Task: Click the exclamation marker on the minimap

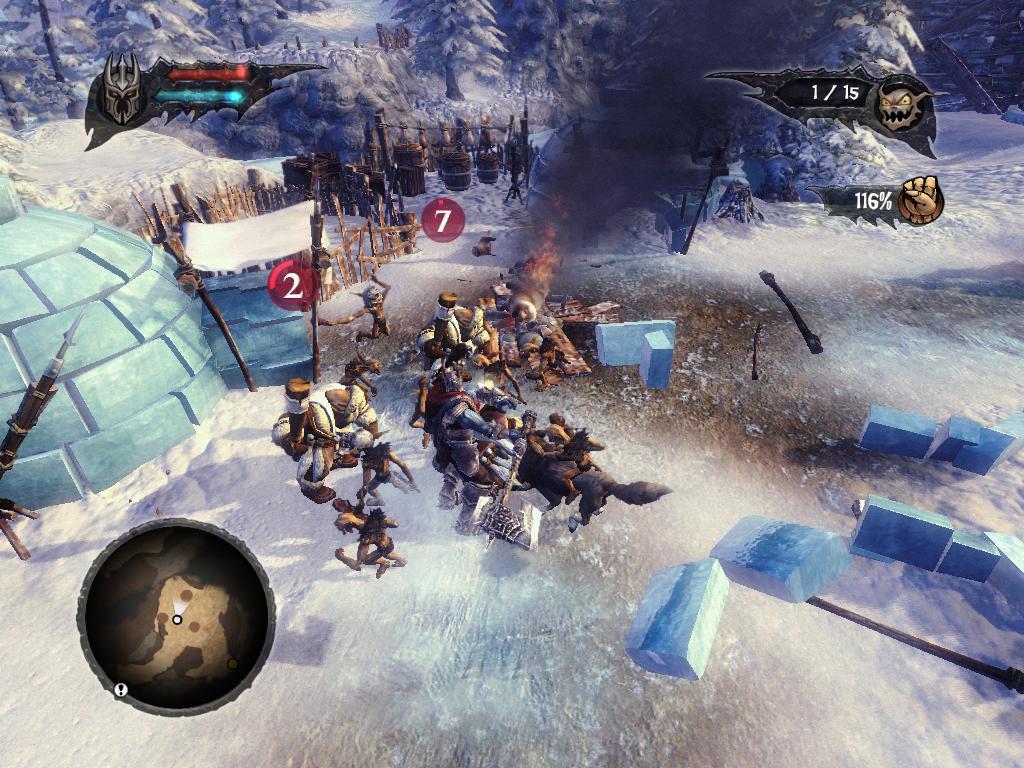Action: (x=122, y=689)
